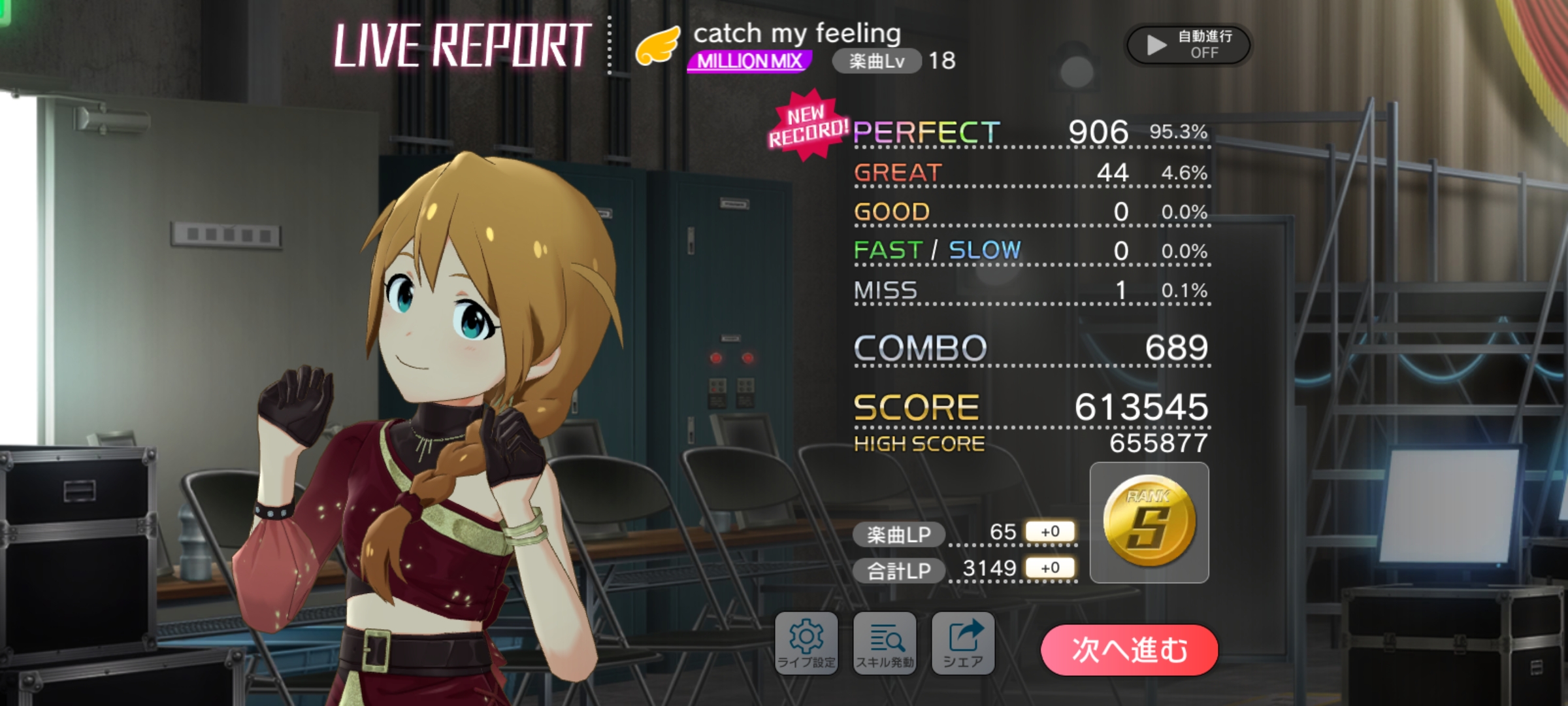The image size is (1568, 706).
Task: Open ライブ設定 live settings
Action: click(806, 643)
